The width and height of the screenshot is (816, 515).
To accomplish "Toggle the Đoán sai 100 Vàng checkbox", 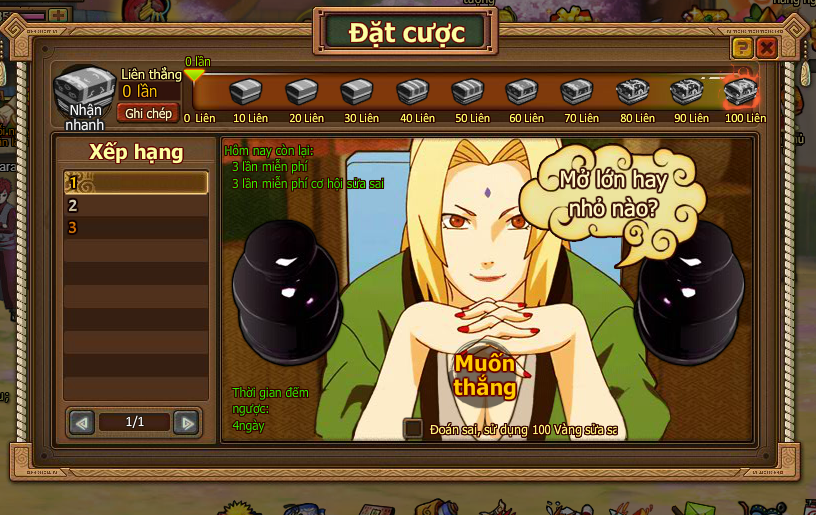I will [x=412, y=428].
